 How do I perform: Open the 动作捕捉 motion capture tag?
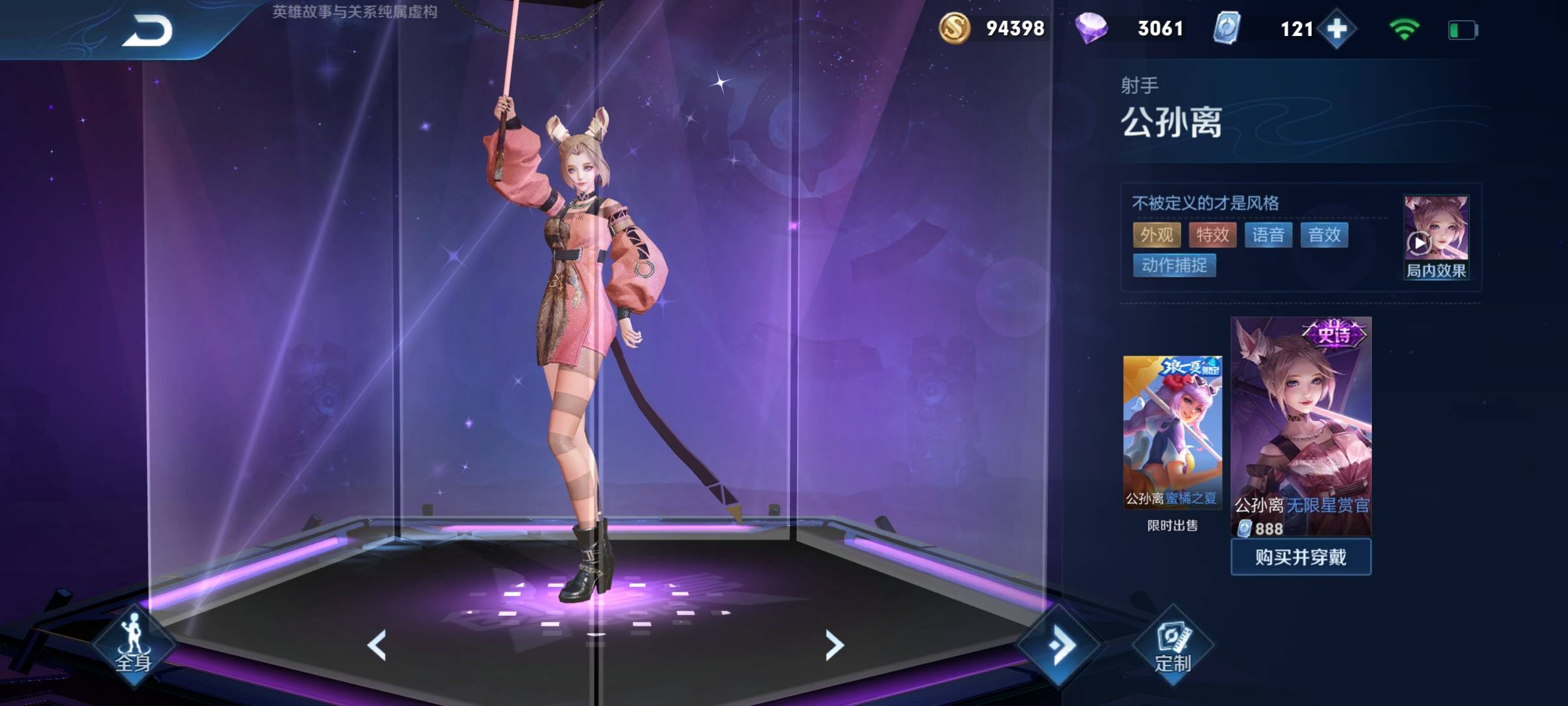pos(1174,265)
